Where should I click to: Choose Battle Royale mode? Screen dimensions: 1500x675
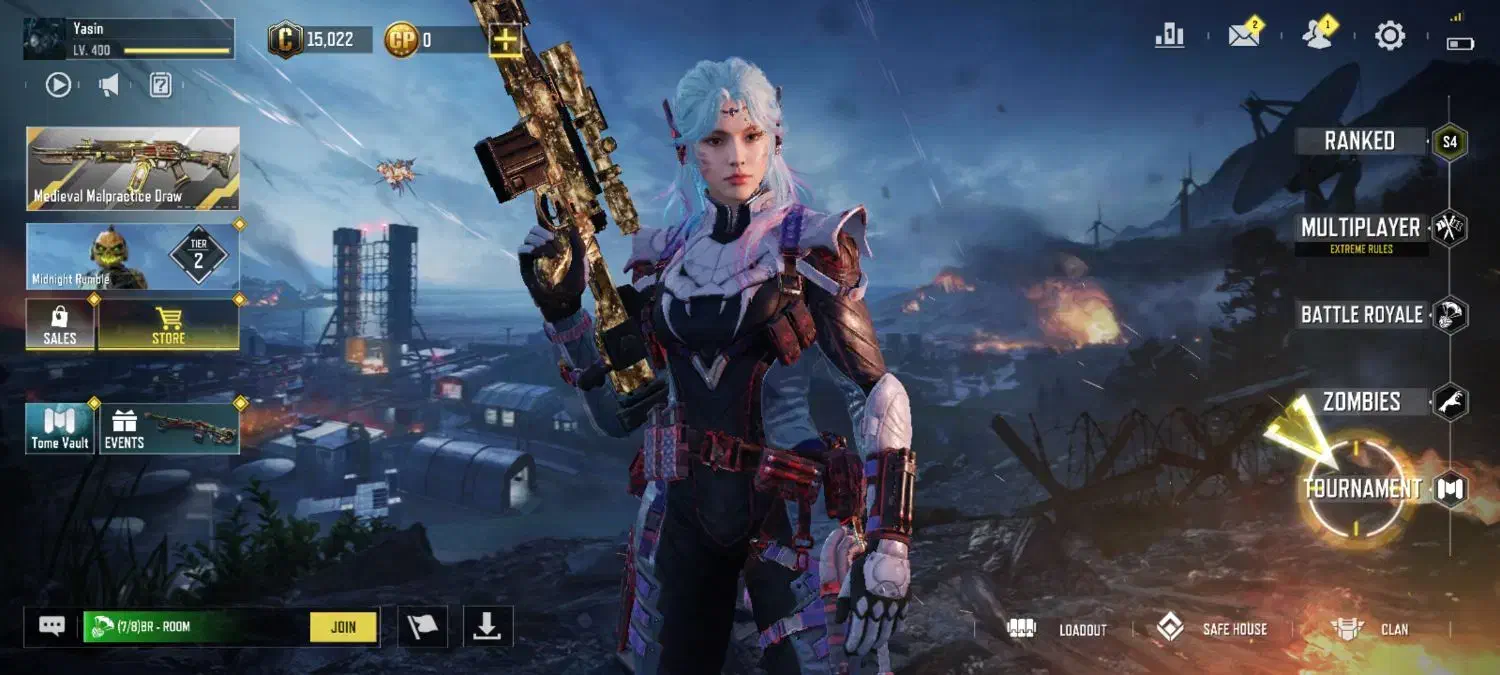coord(1362,315)
